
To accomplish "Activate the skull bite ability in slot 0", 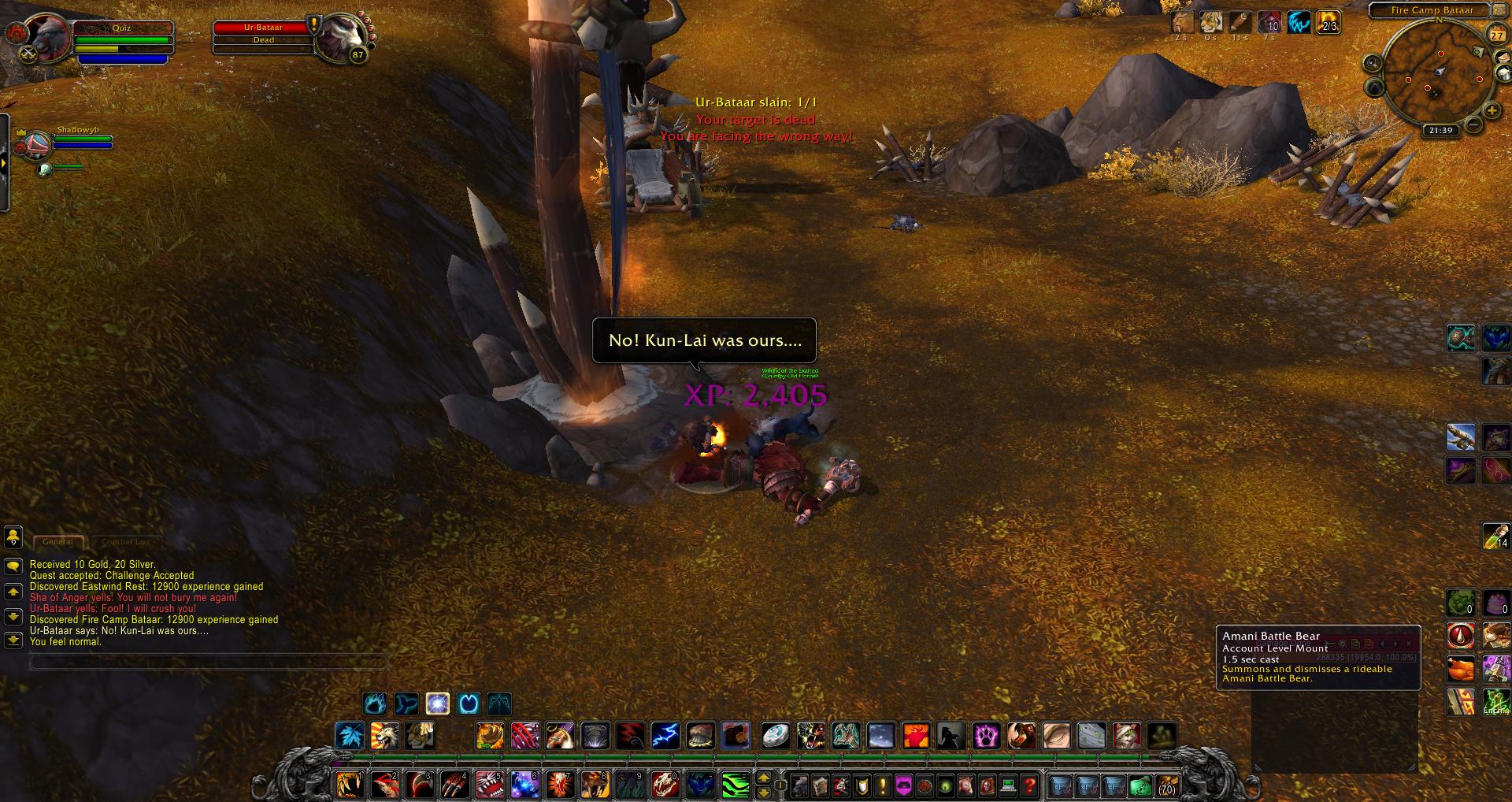I will coord(666,785).
